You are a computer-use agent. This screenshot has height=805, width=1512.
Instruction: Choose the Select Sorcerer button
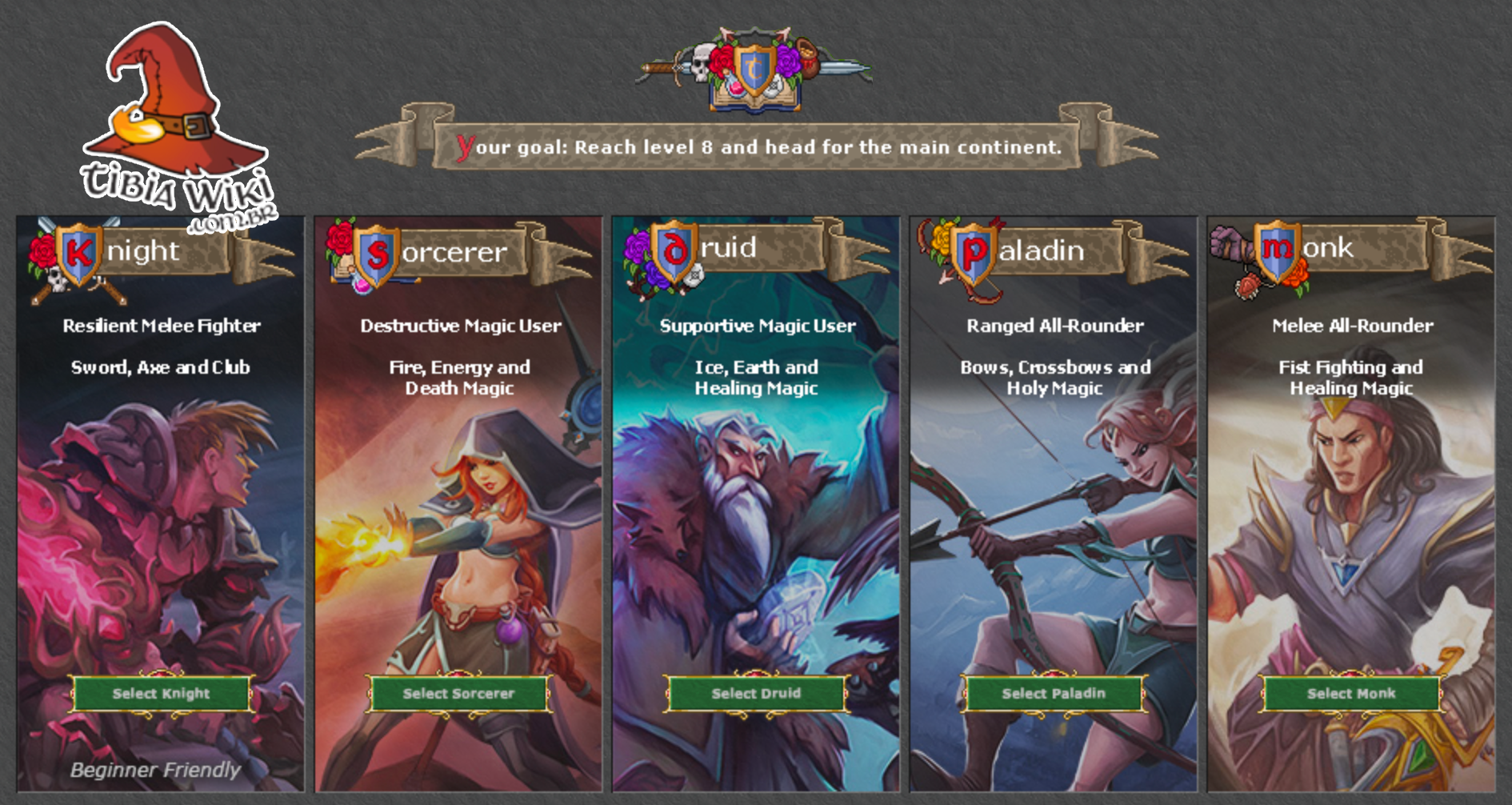click(458, 693)
